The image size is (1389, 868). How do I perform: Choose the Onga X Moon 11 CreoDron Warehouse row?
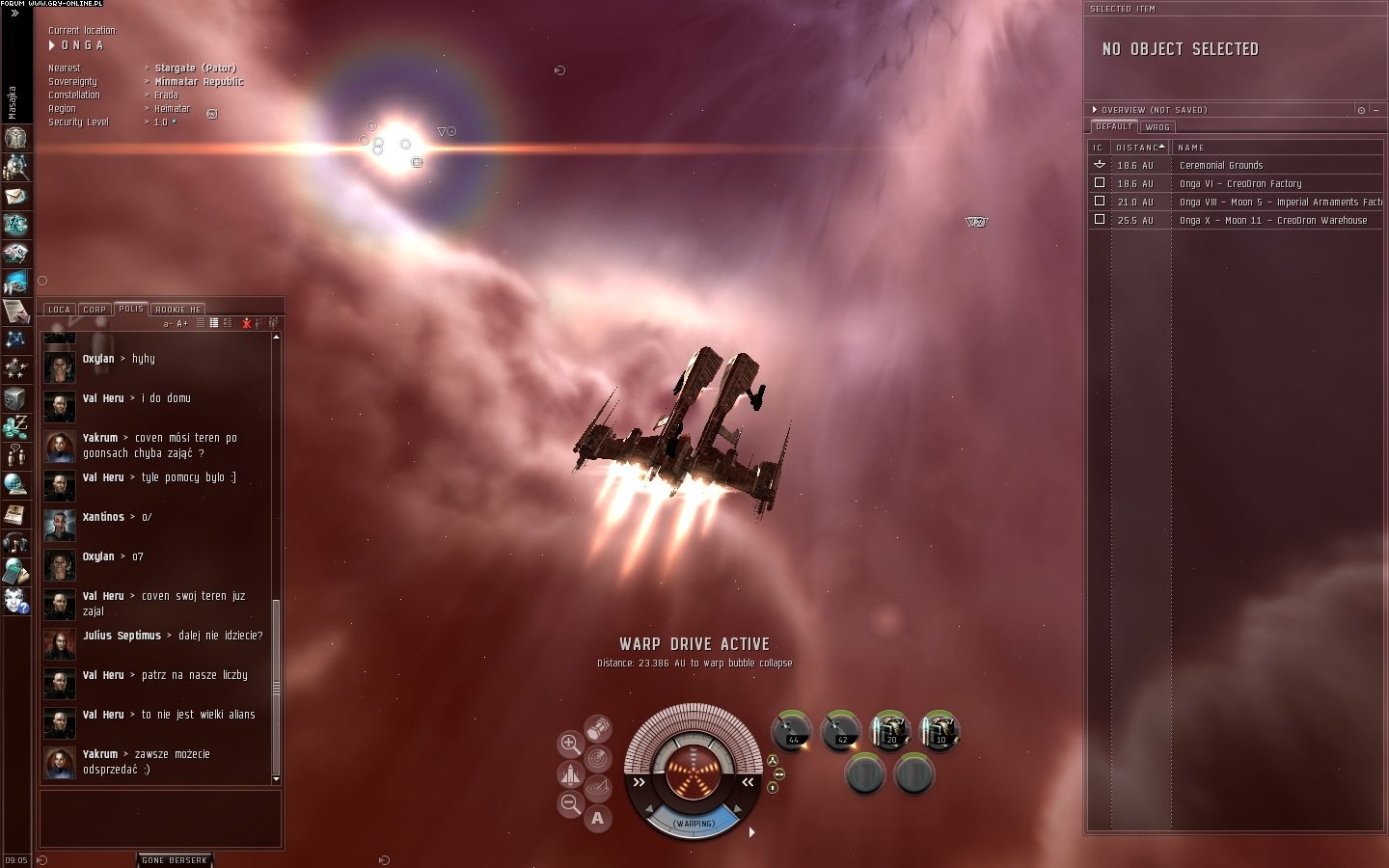coord(1272,220)
